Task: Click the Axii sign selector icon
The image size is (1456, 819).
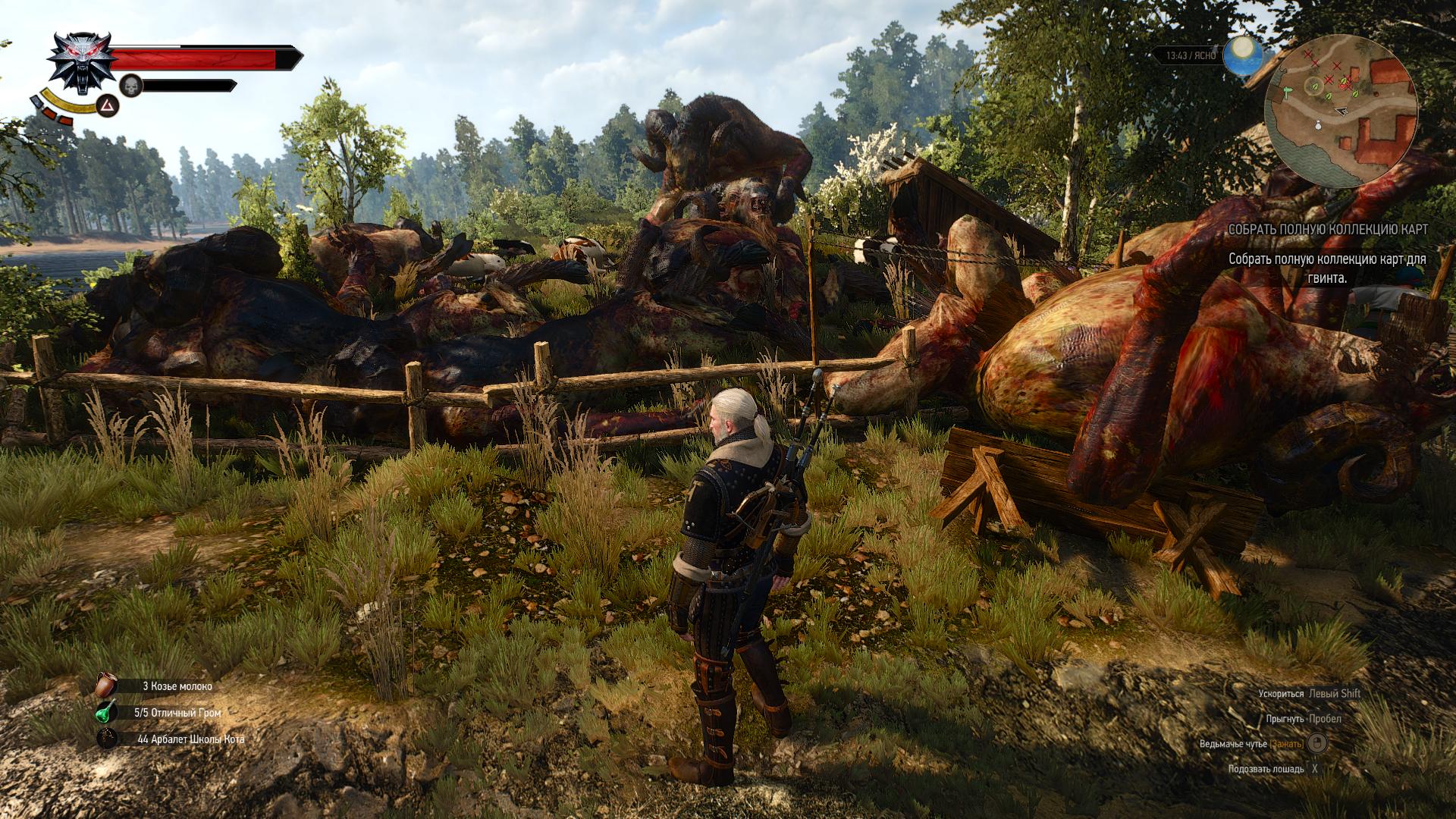Action: coord(108,105)
